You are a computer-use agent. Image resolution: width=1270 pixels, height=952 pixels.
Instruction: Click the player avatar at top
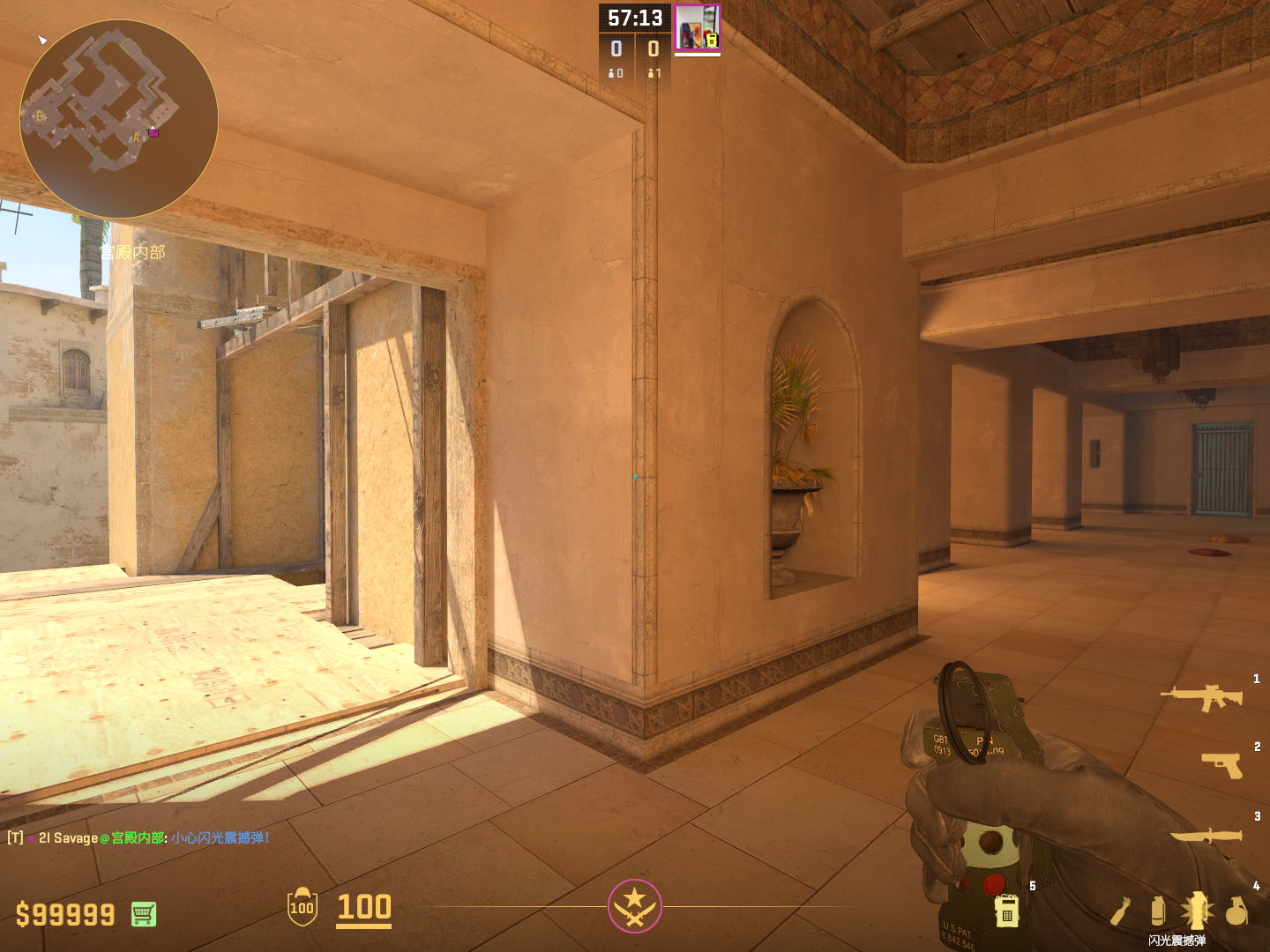[x=697, y=28]
